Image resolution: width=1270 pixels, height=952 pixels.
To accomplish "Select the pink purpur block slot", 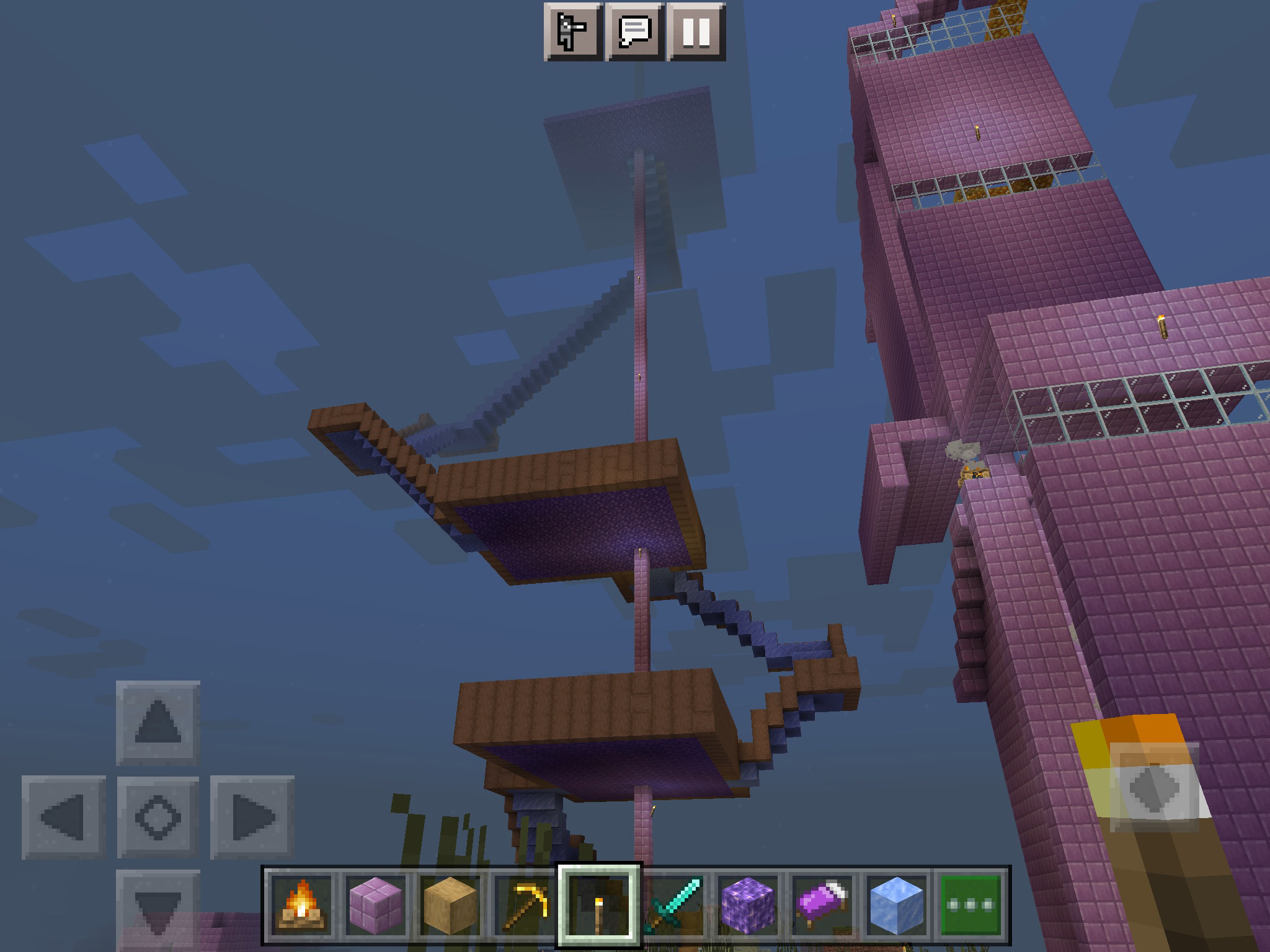I will pyautogui.click(x=375, y=904).
